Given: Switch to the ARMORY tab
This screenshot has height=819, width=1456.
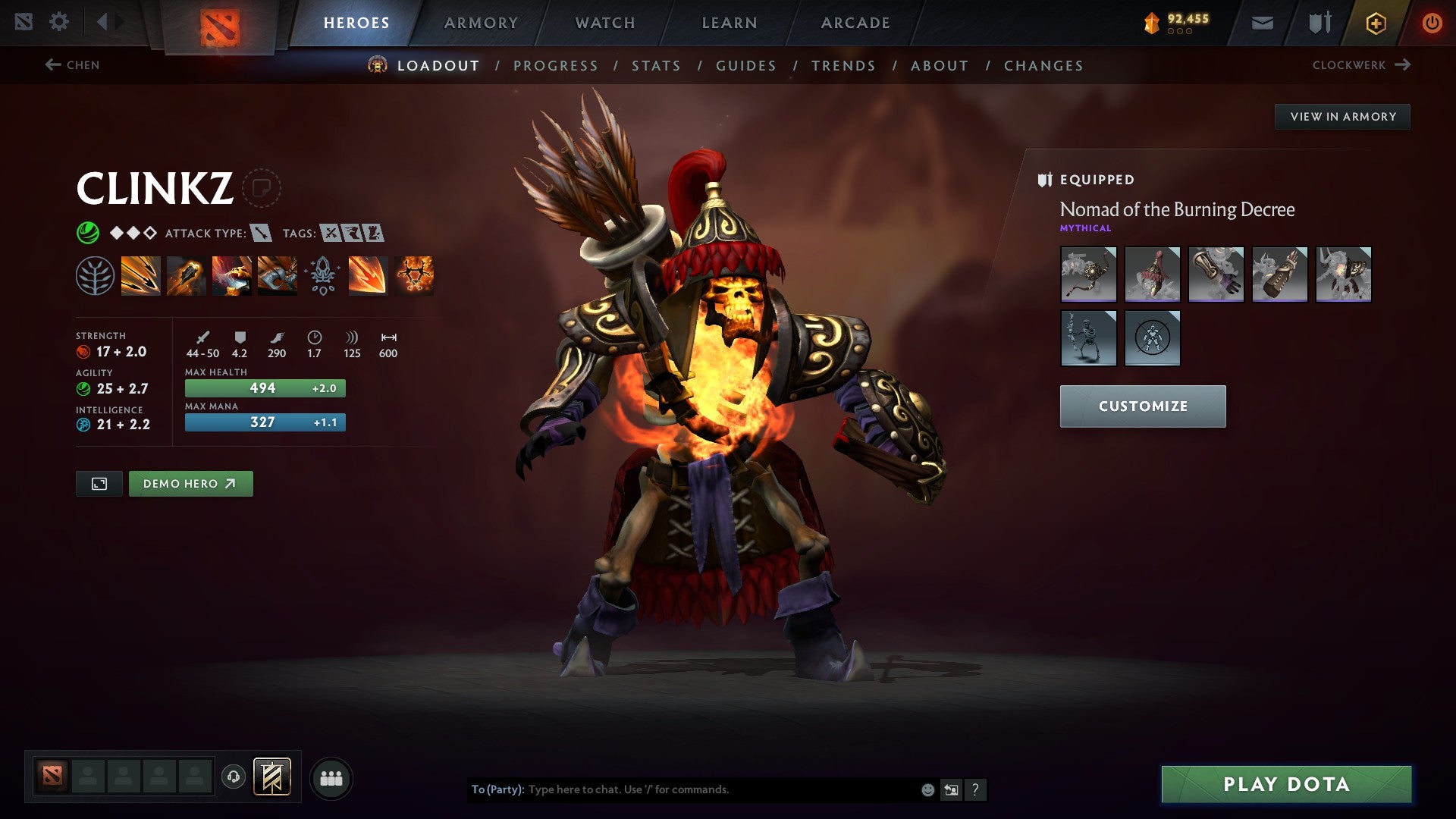Looking at the screenshot, I should click(480, 22).
